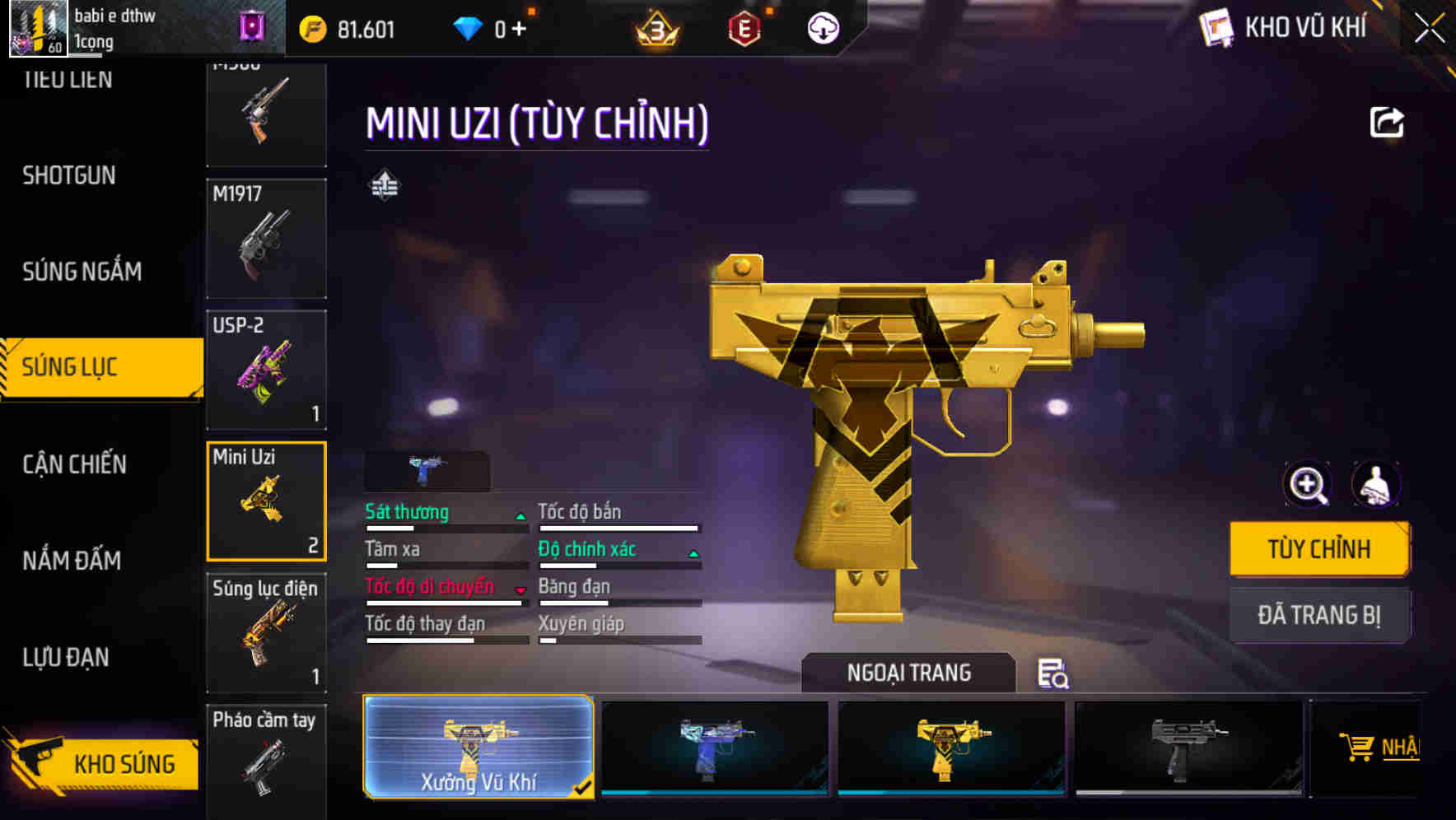Click the ĐÃ TRANG BỊ equipped button
The height and width of the screenshot is (820, 1456).
click(1318, 615)
